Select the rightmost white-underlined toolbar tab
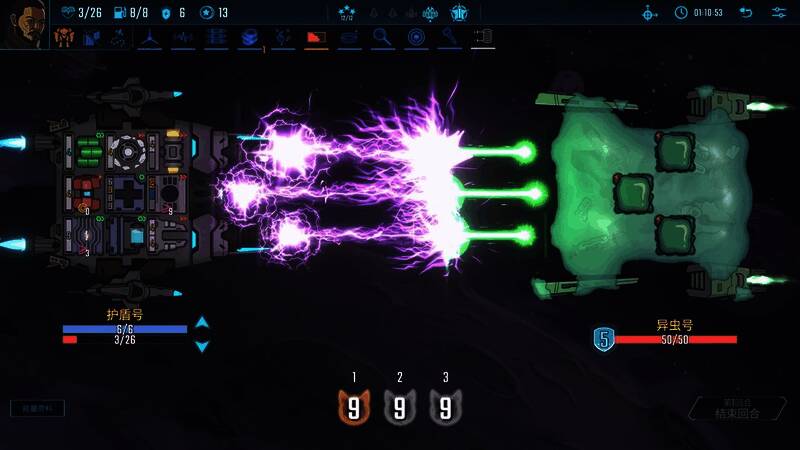 tap(482, 37)
